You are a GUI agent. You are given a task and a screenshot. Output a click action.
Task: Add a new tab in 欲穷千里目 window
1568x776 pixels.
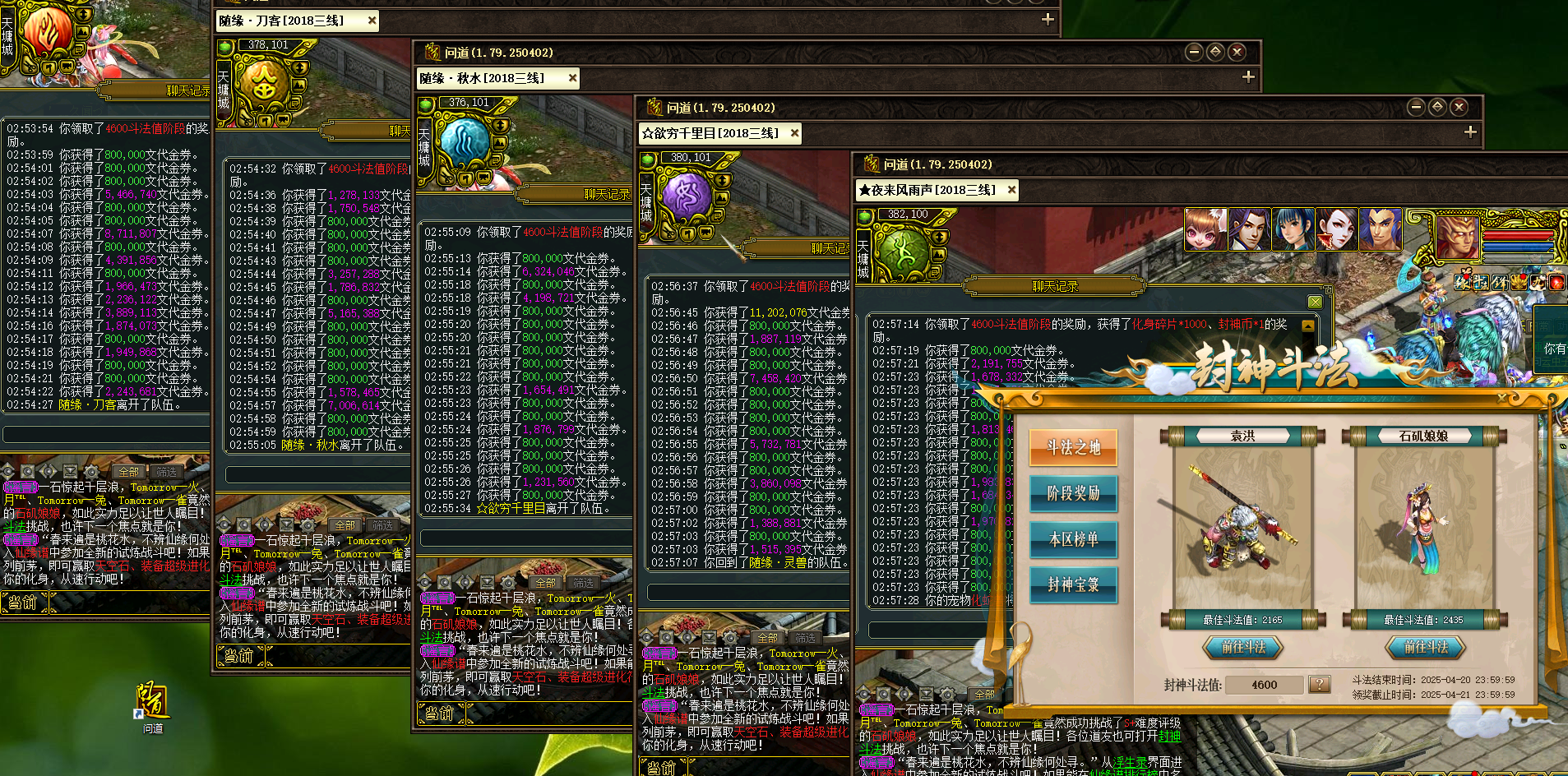pyautogui.click(x=1470, y=132)
